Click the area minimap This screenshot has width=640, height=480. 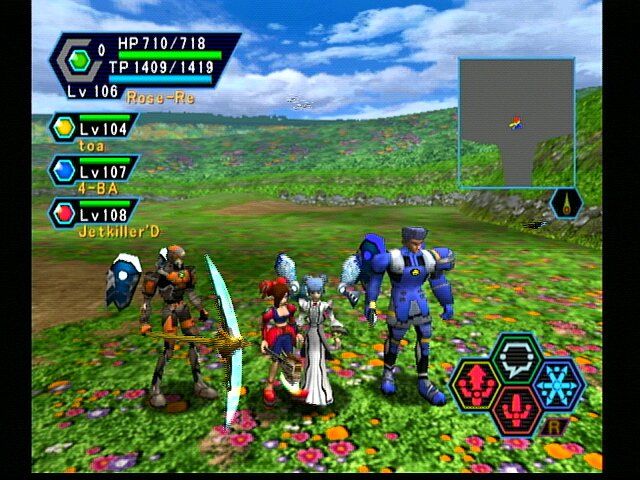(x=516, y=122)
